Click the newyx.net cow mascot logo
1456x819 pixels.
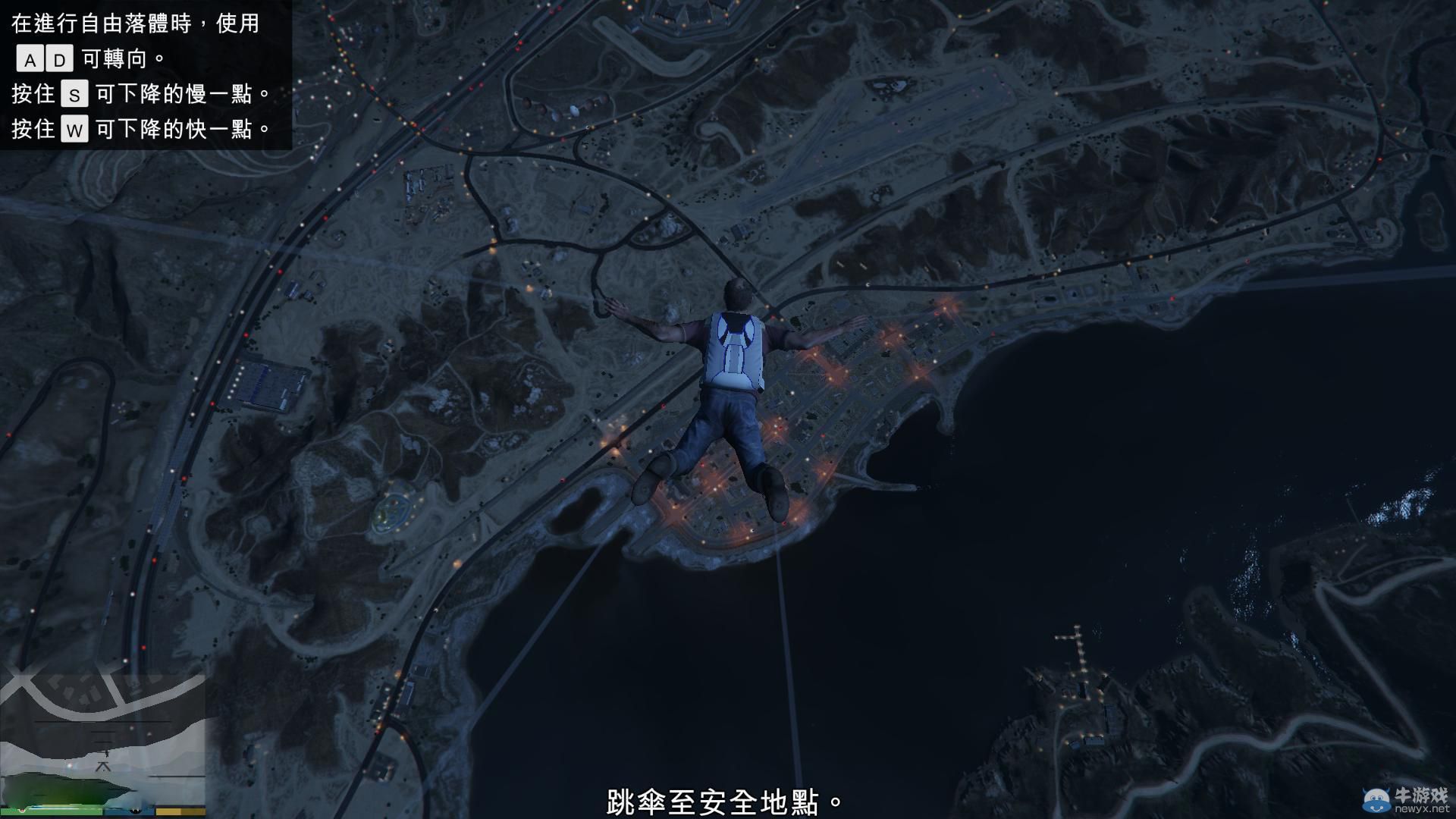[x=1376, y=798]
